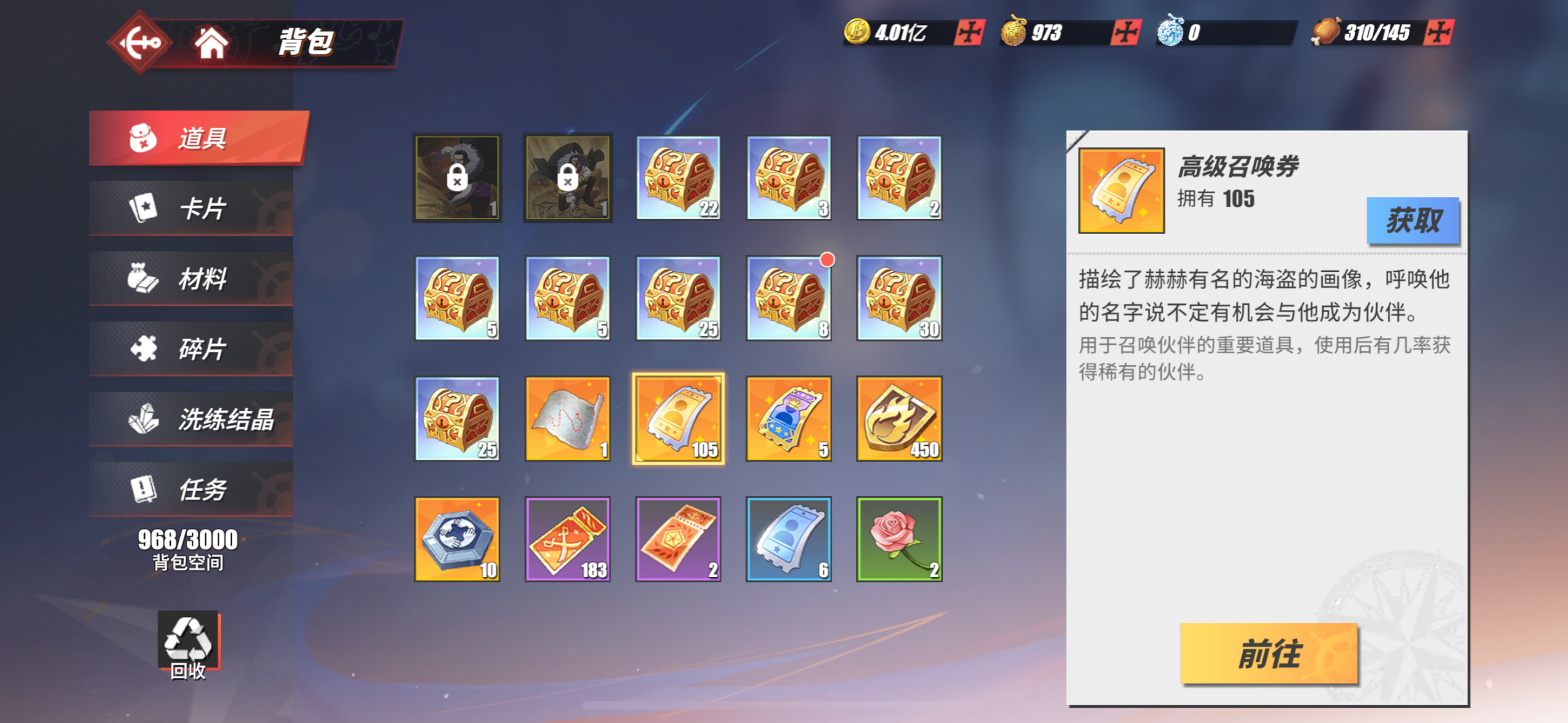The image size is (1568, 723).
Task: Click the yellow 前往 button
Action: click(x=1268, y=653)
